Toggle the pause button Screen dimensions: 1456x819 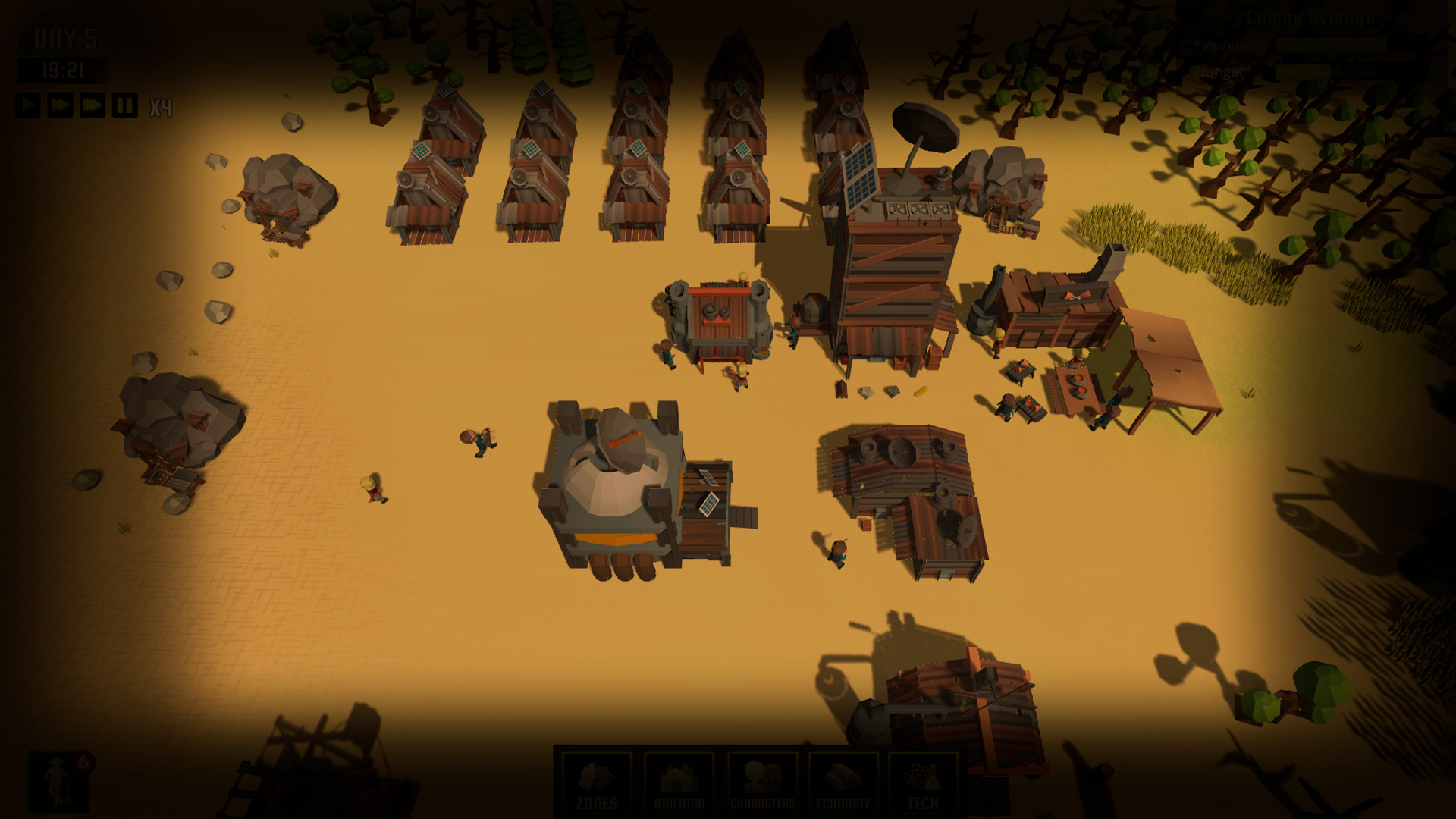click(x=124, y=105)
